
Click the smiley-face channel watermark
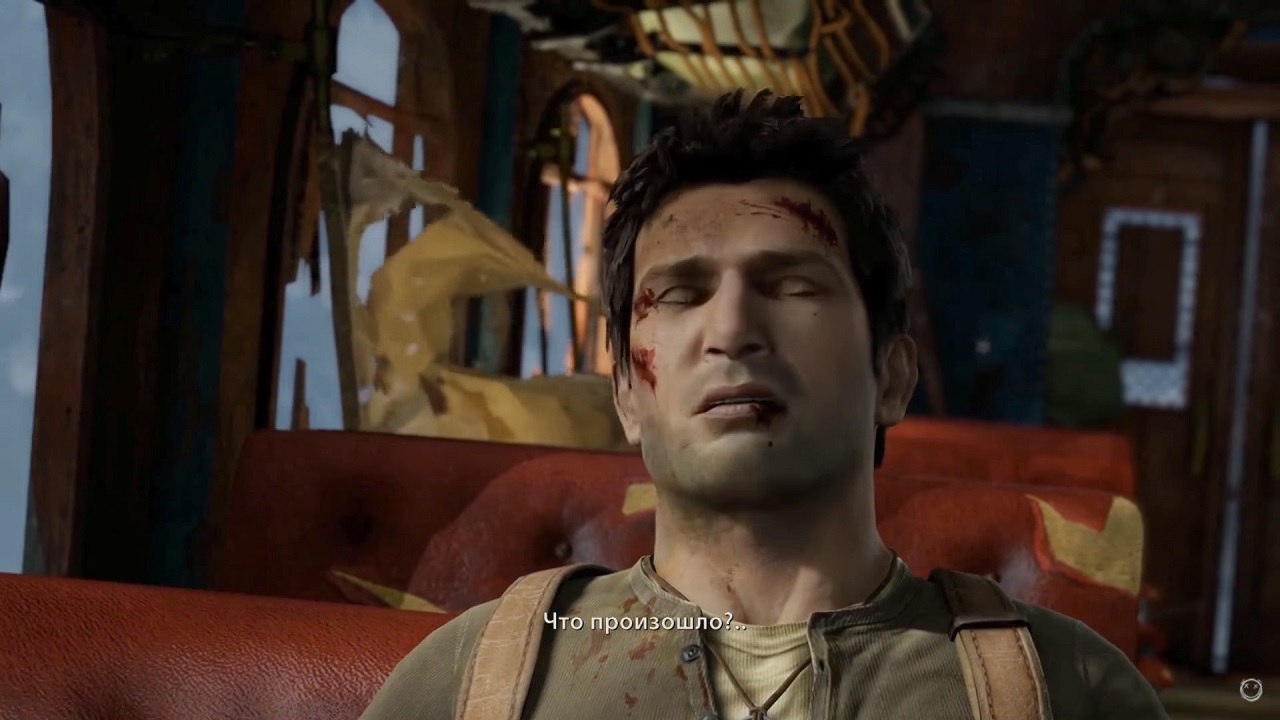(1250, 689)
